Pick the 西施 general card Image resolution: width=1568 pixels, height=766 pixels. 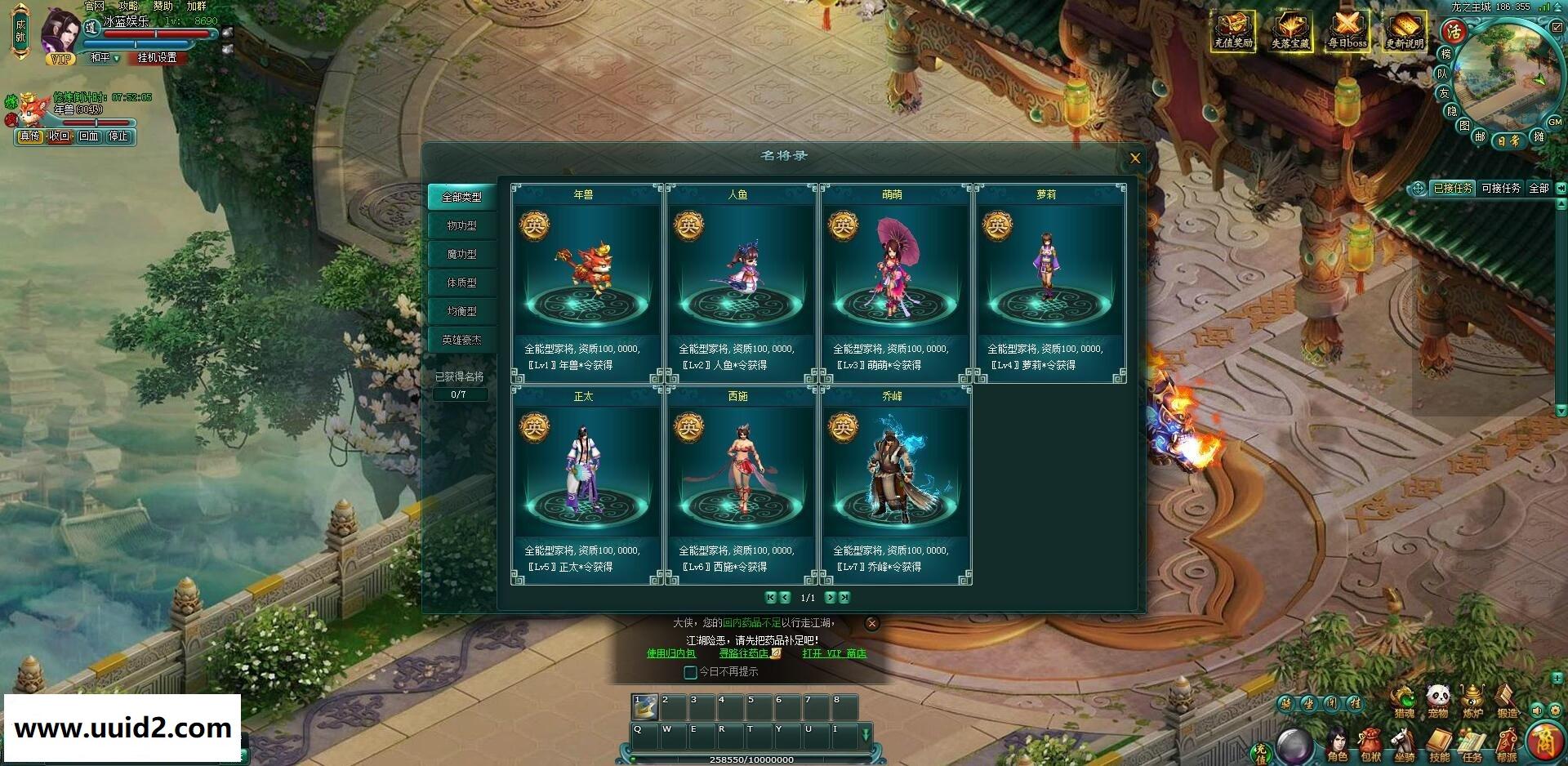[x=737, y=485]
